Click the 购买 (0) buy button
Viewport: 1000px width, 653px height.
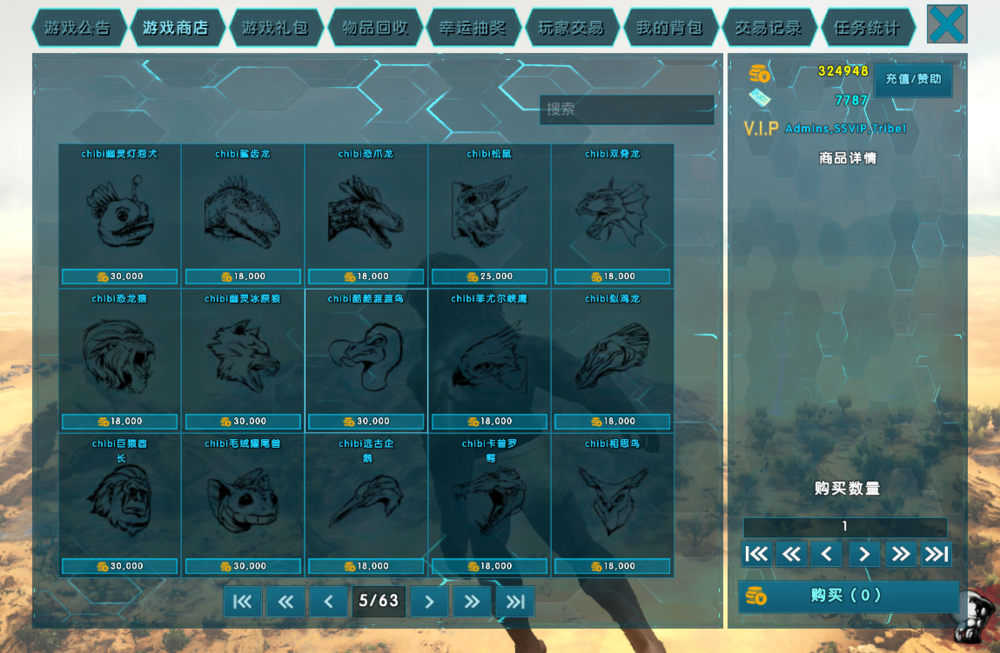(x=848, y=596)
